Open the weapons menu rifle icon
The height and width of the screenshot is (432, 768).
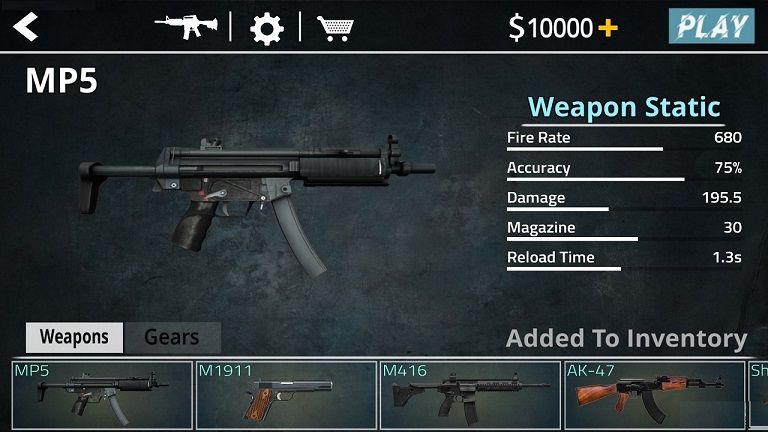(x=186, y=26)
